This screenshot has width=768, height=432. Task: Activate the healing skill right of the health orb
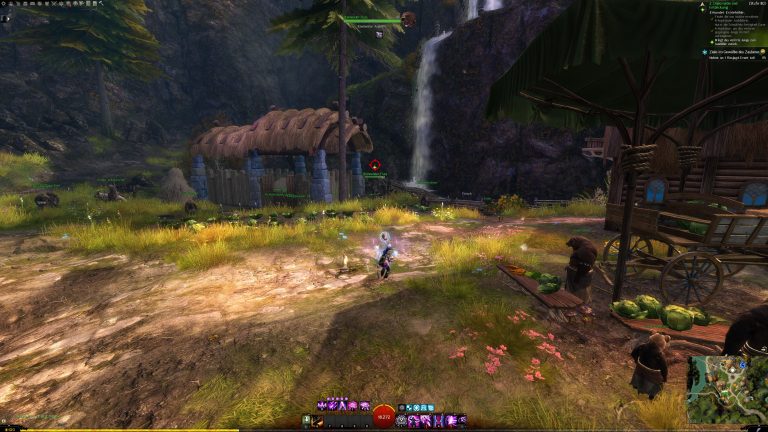[x=402, y=421]
